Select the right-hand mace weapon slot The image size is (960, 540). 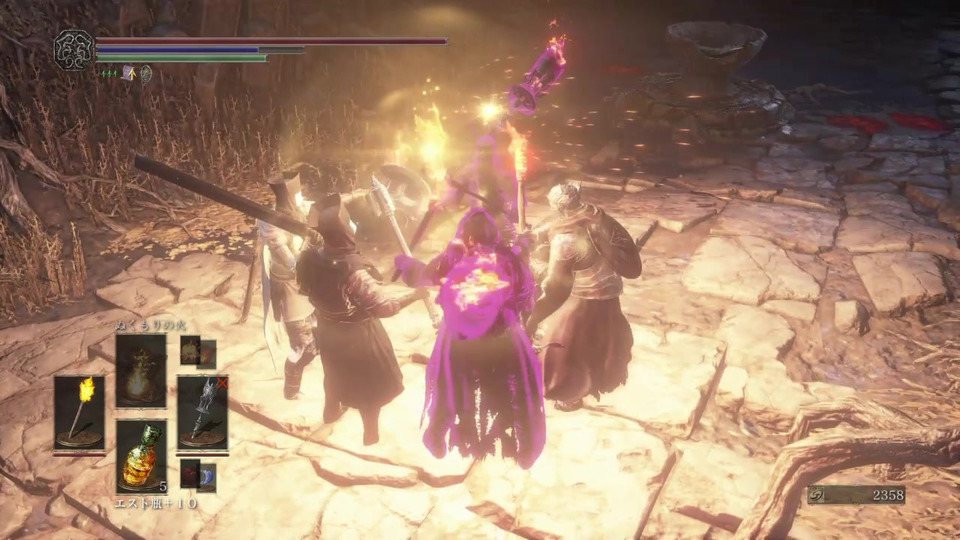click(x=202, y=411)
